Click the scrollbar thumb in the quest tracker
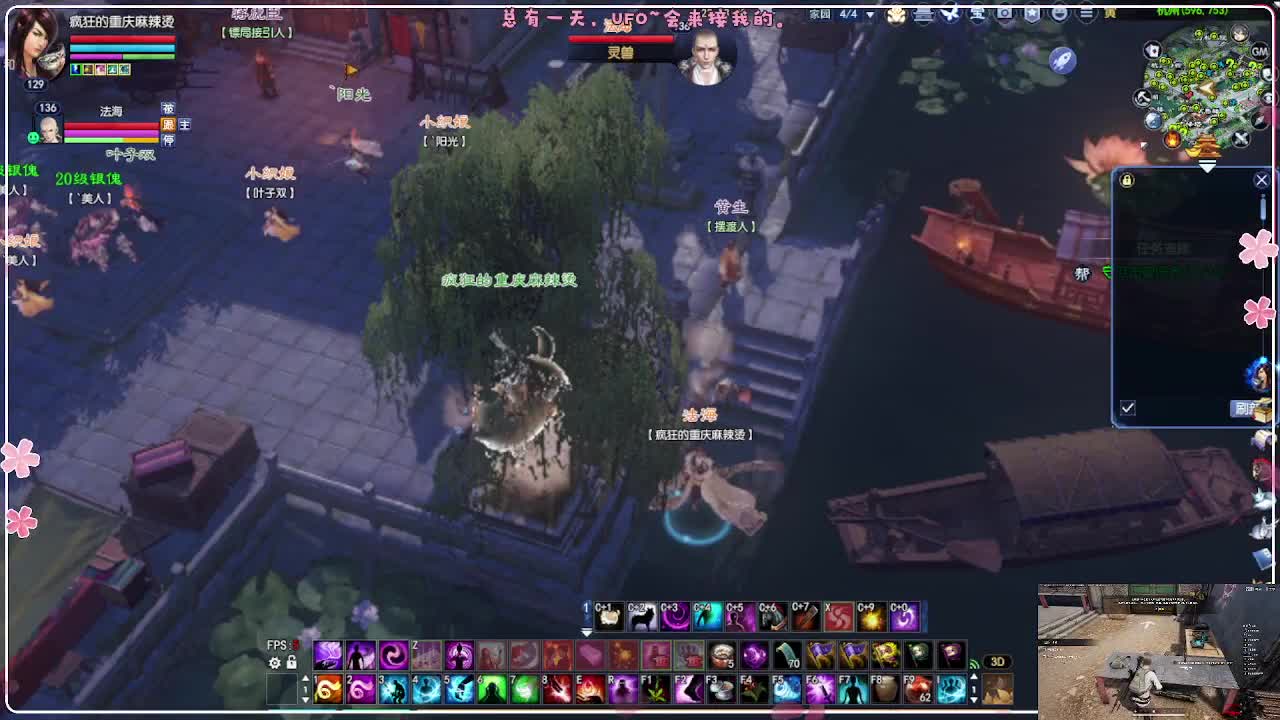The height and width of the screenshot is (720, 1280). click(1262, 207)
